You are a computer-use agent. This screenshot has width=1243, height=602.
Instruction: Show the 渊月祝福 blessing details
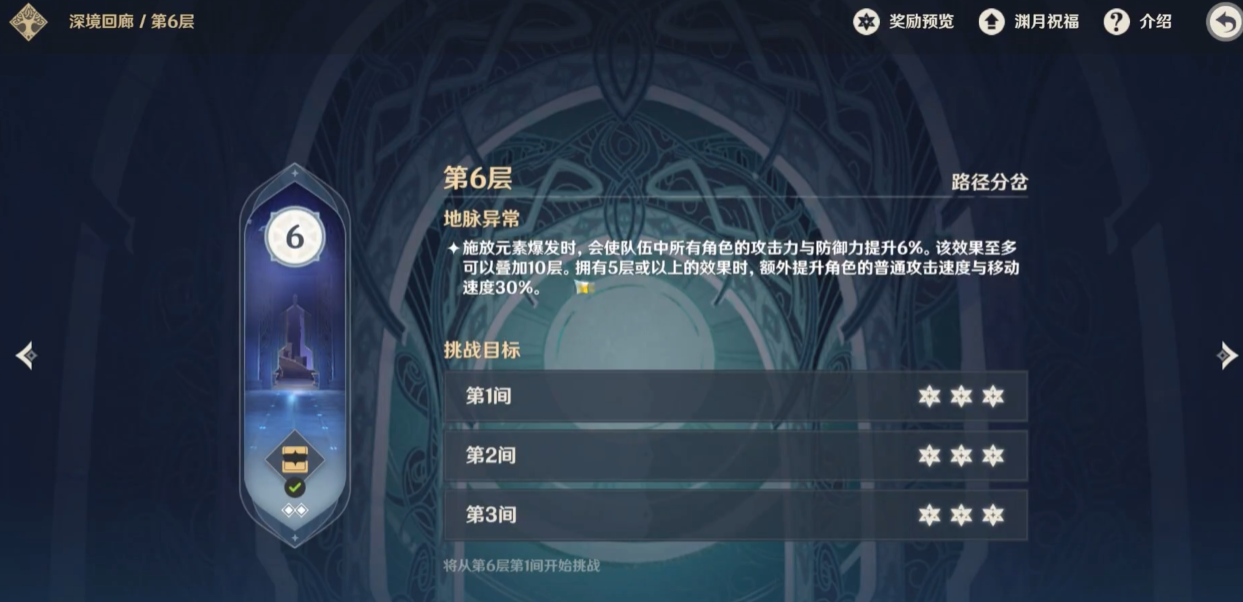click(x=1028, y=21)
